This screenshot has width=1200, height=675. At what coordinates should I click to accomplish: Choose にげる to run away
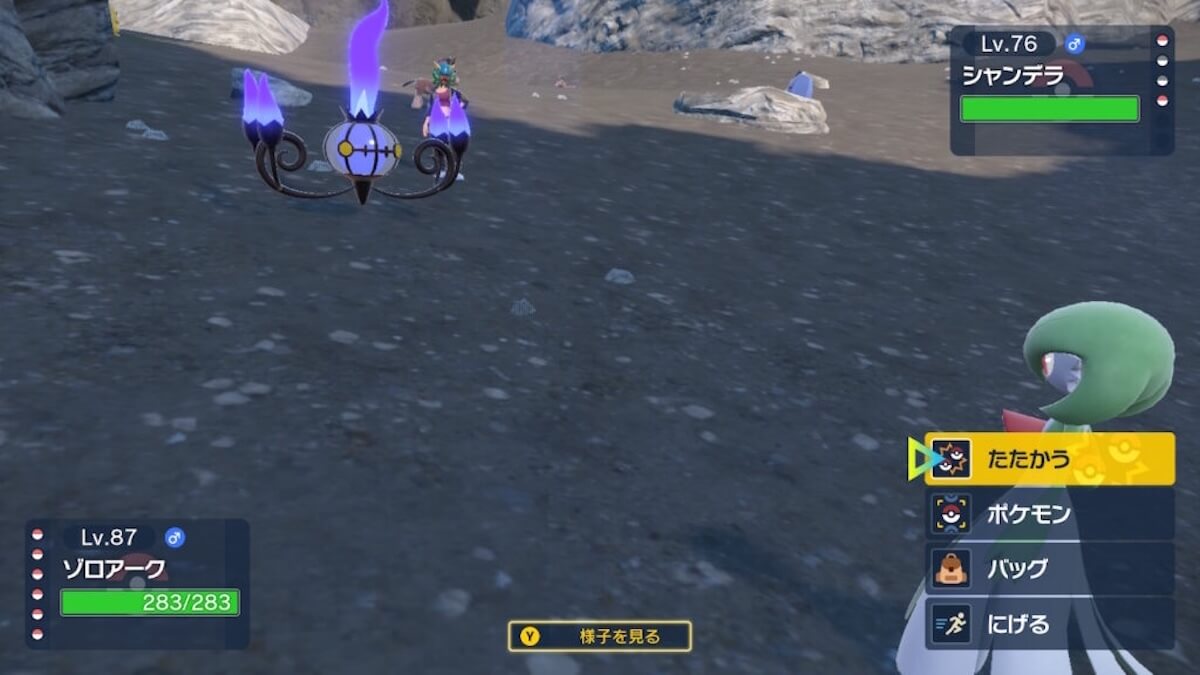(x=1049, y=624)
